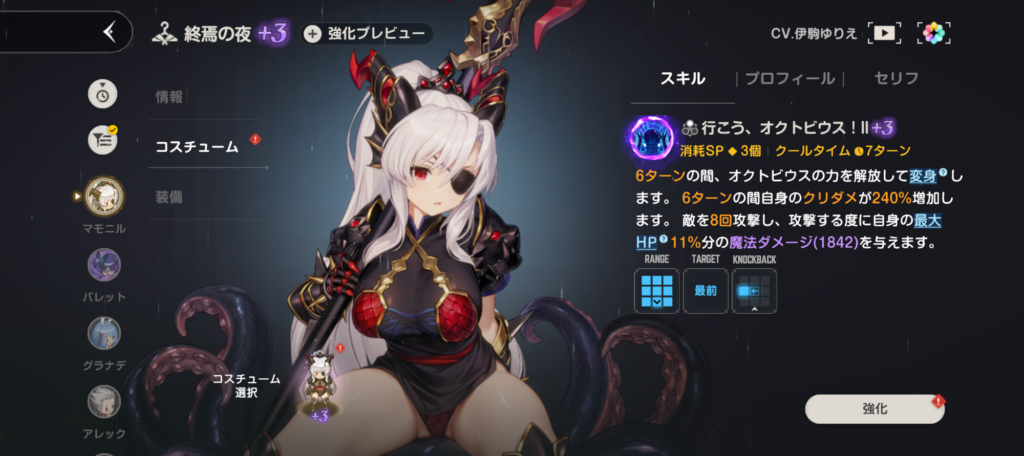Open the 情報 menu entry
This screenshot has height=456, width=1024.
point(169,97)
